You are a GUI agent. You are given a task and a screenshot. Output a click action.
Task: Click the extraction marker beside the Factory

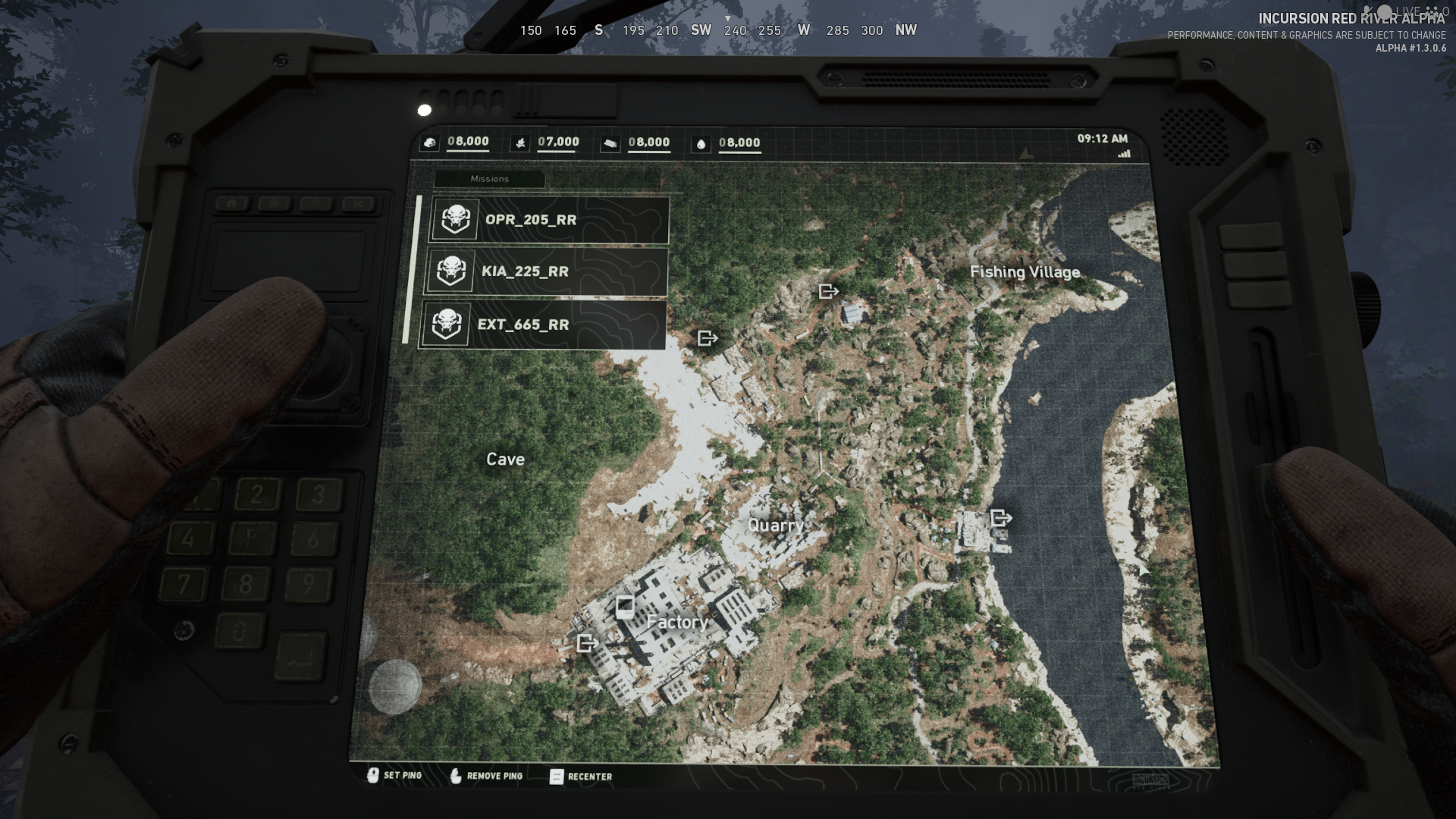587,643
